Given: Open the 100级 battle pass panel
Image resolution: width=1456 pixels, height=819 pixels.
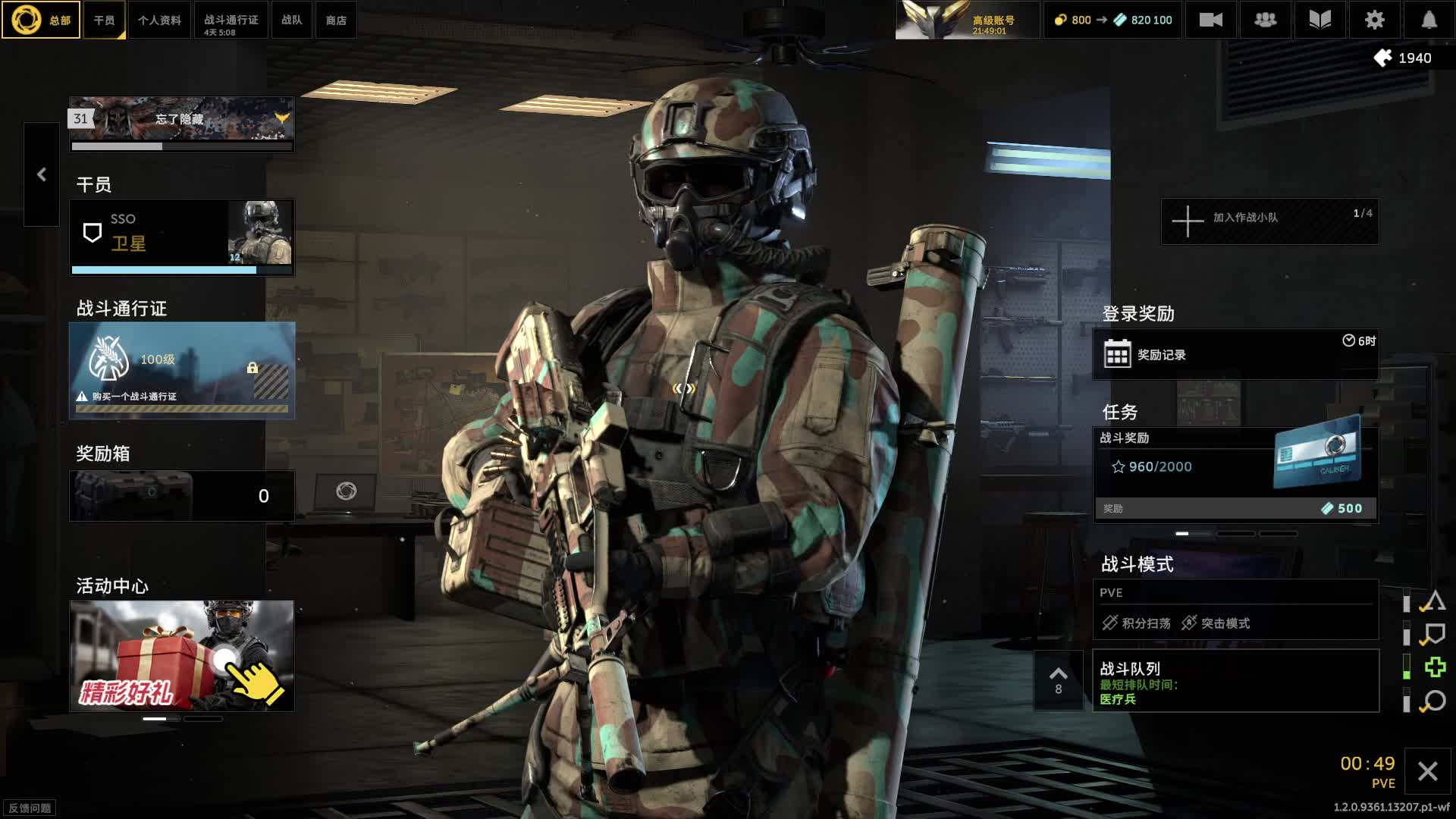Looking at the screenshot, I should tap(182, 370).
